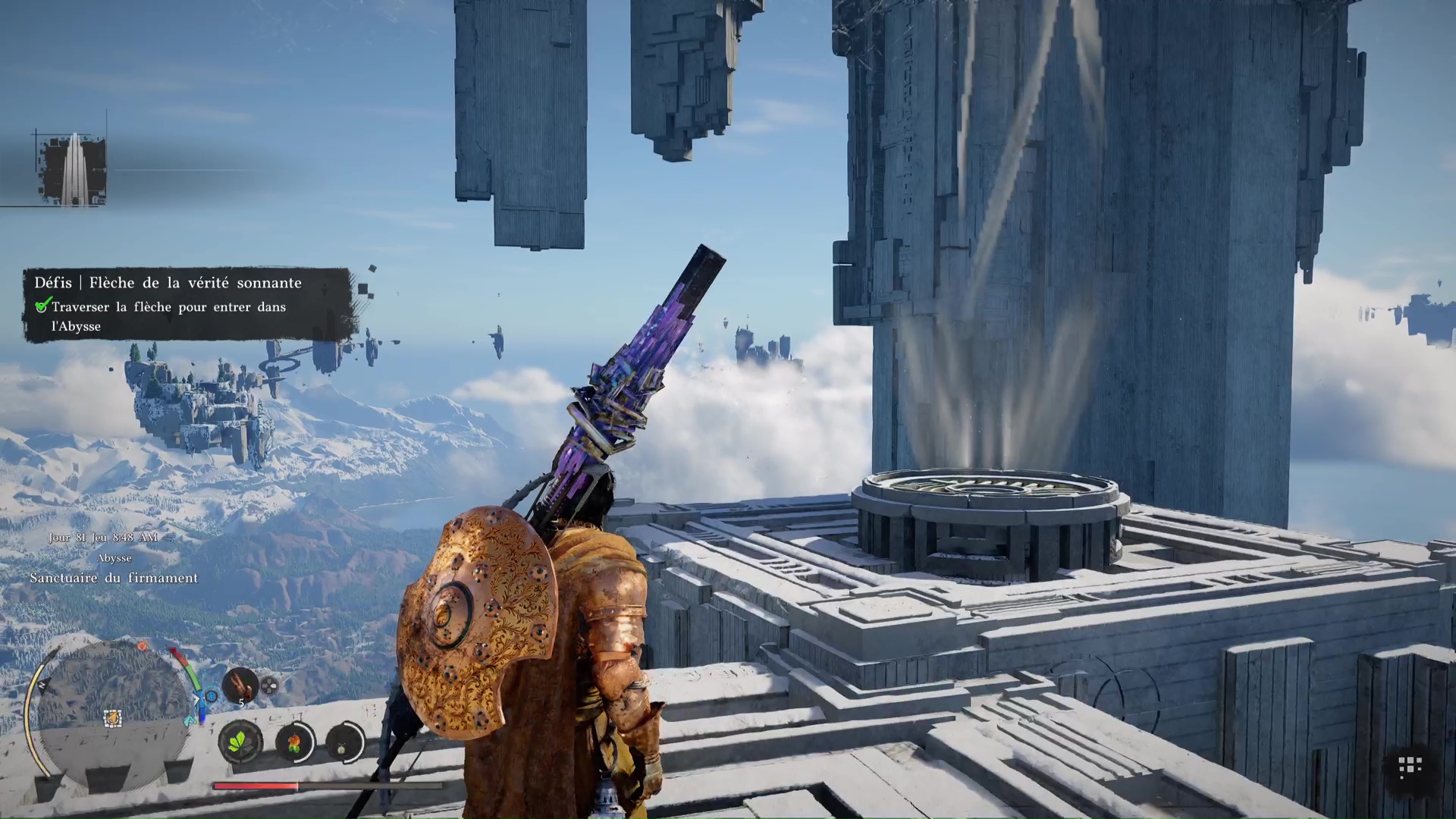Use the red consumable item with count 5
The height and width of the screenshot is (819, 1456).
(x=240, y=685)
